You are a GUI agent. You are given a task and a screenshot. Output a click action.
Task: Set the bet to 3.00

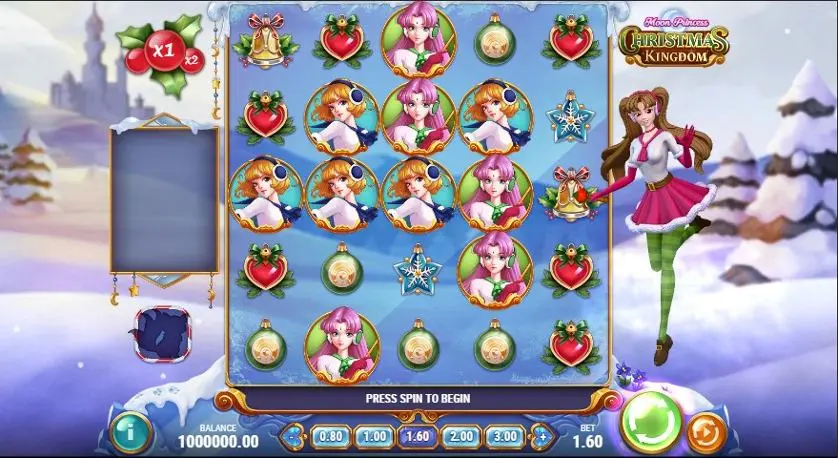[504, 436]
